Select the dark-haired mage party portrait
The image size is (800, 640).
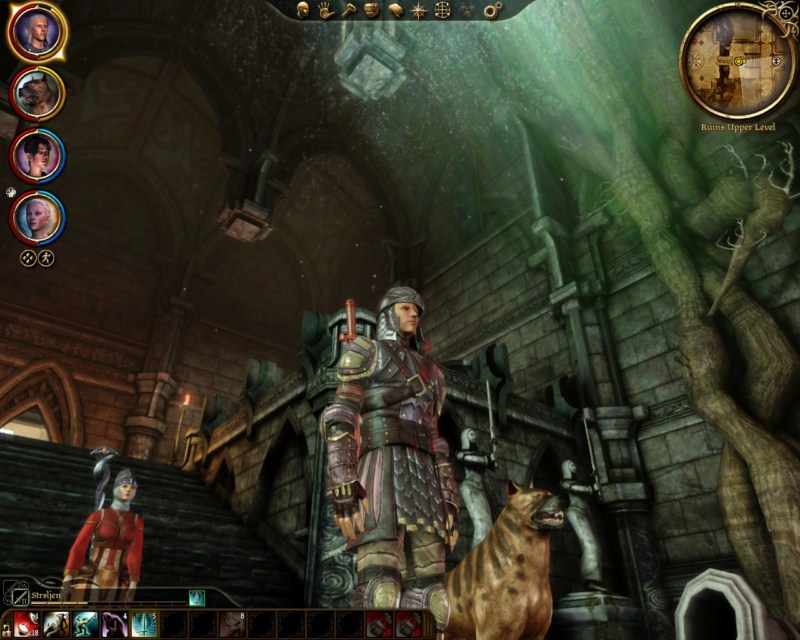pyautogui.click(x=37, y=155)
